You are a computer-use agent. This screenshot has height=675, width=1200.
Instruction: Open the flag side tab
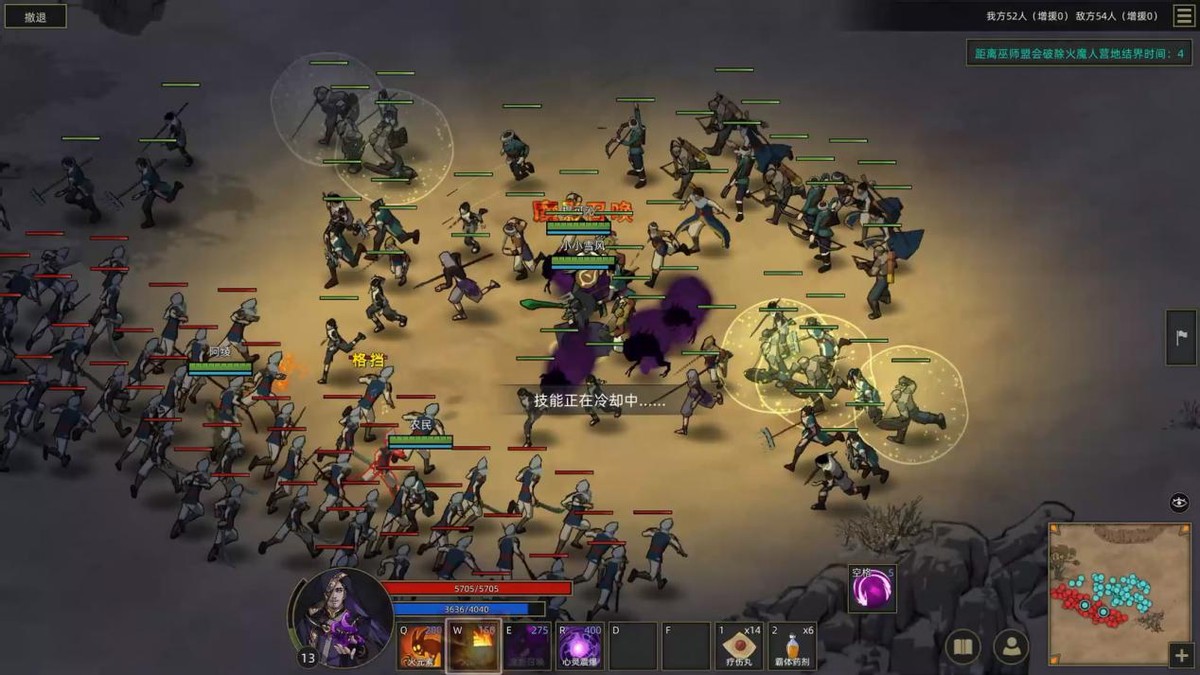point(1181,337)
